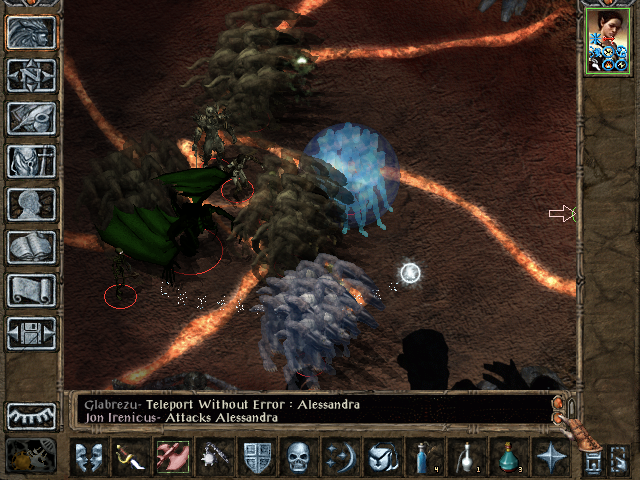Viewport: 640px width, 480px height.
Task: Open the priest scroll
Action: click(32, 290)
